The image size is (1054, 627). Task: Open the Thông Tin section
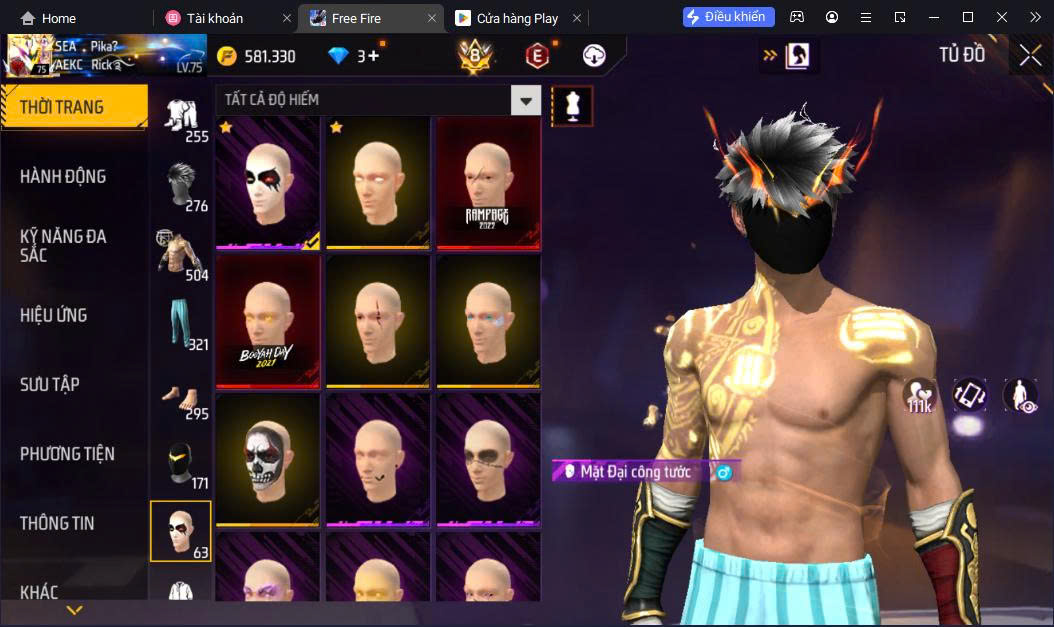point(56,523)
